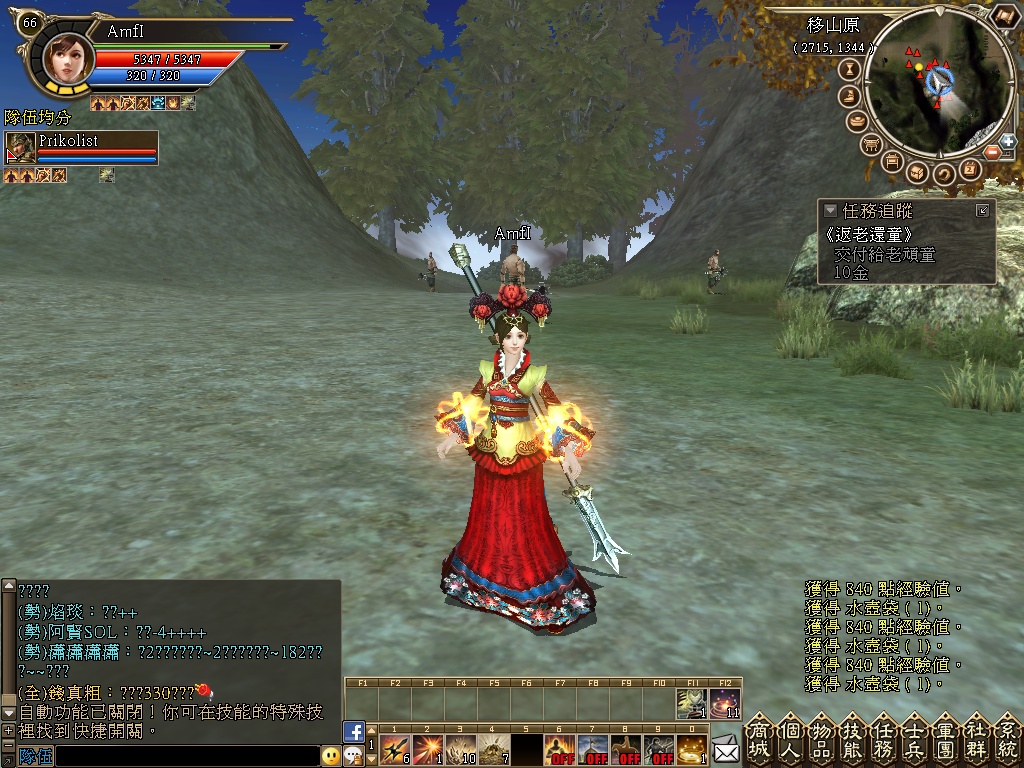Collapse the 任務追蹤 quest tracker arrow
Screen dimensions: 1024x768
click(x=830, y=211)
